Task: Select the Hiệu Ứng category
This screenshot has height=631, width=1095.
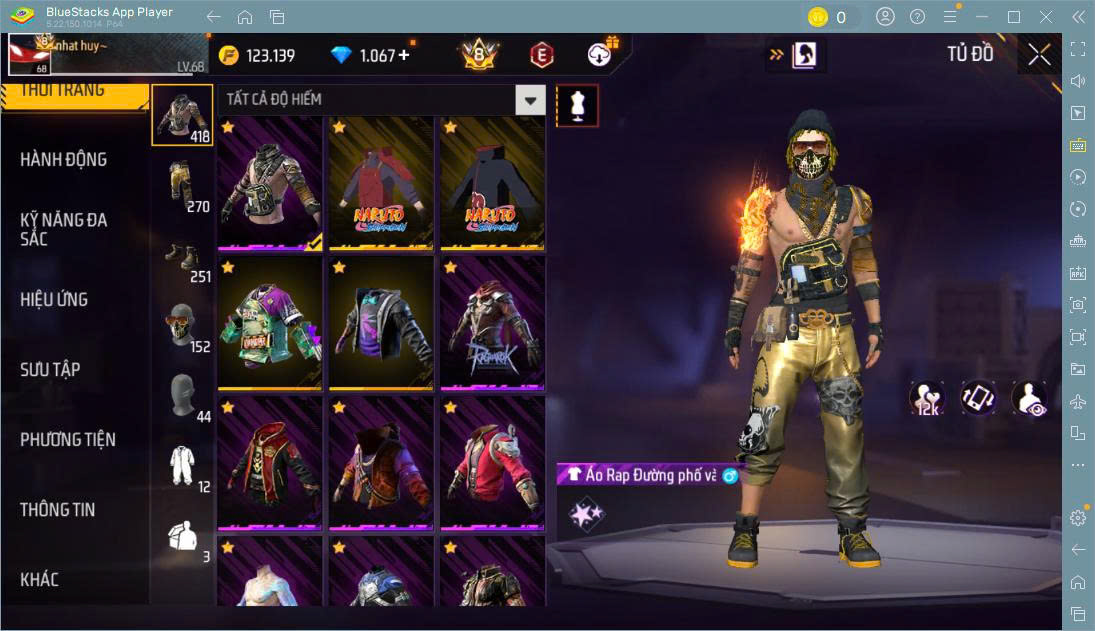Action: point(54,299)
